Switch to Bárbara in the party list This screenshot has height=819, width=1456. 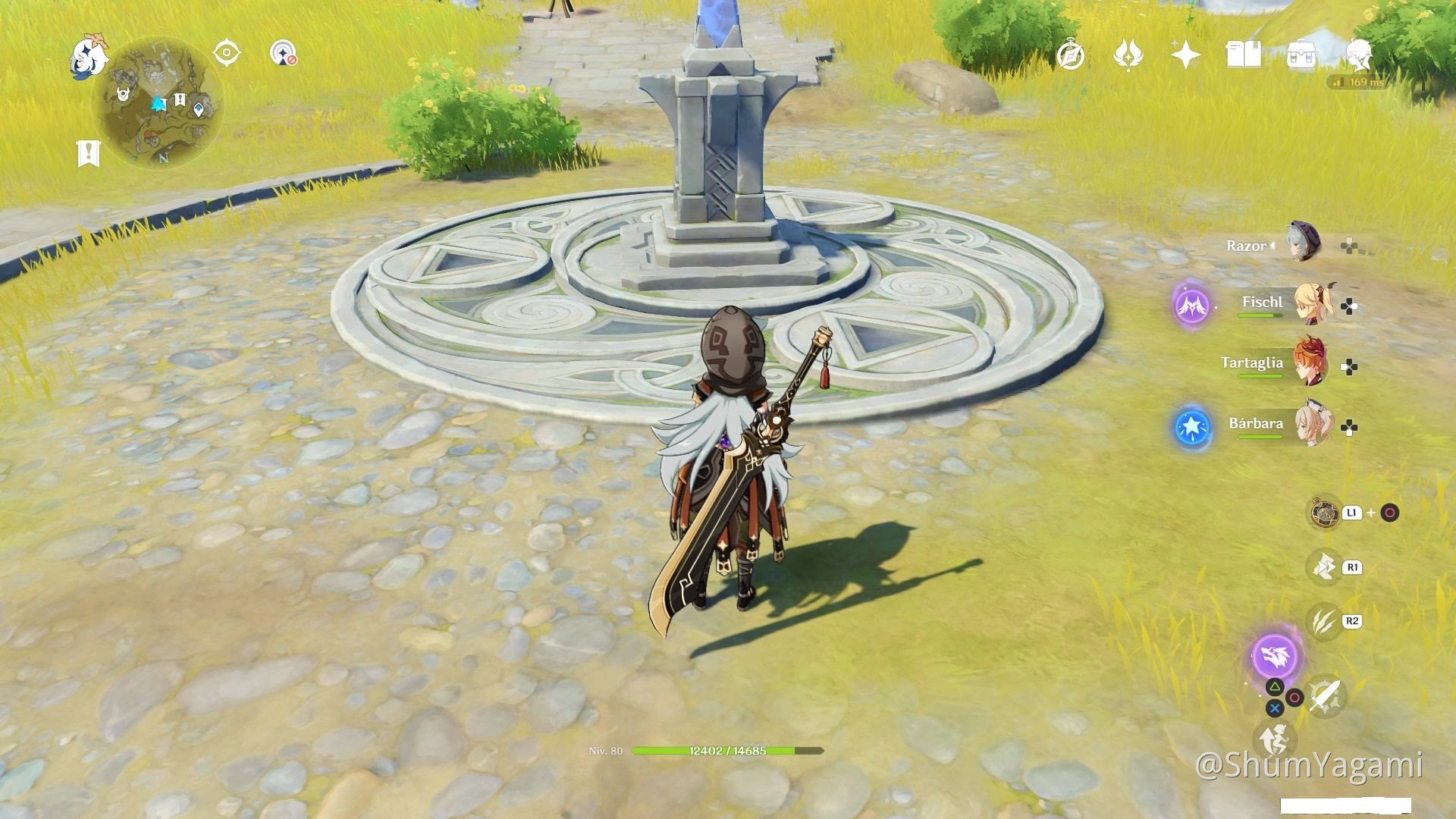1313,425
